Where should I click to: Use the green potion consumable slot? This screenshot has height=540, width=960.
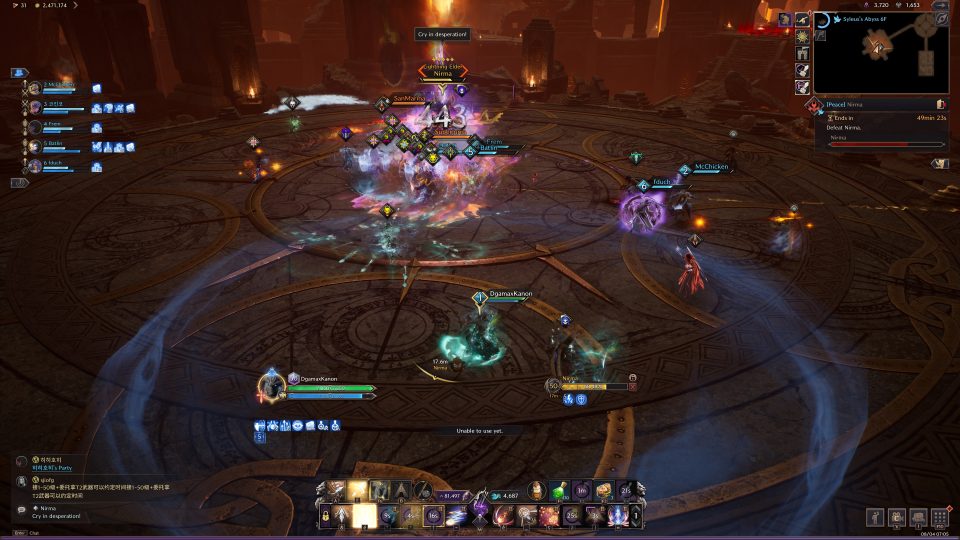(560, 491)
